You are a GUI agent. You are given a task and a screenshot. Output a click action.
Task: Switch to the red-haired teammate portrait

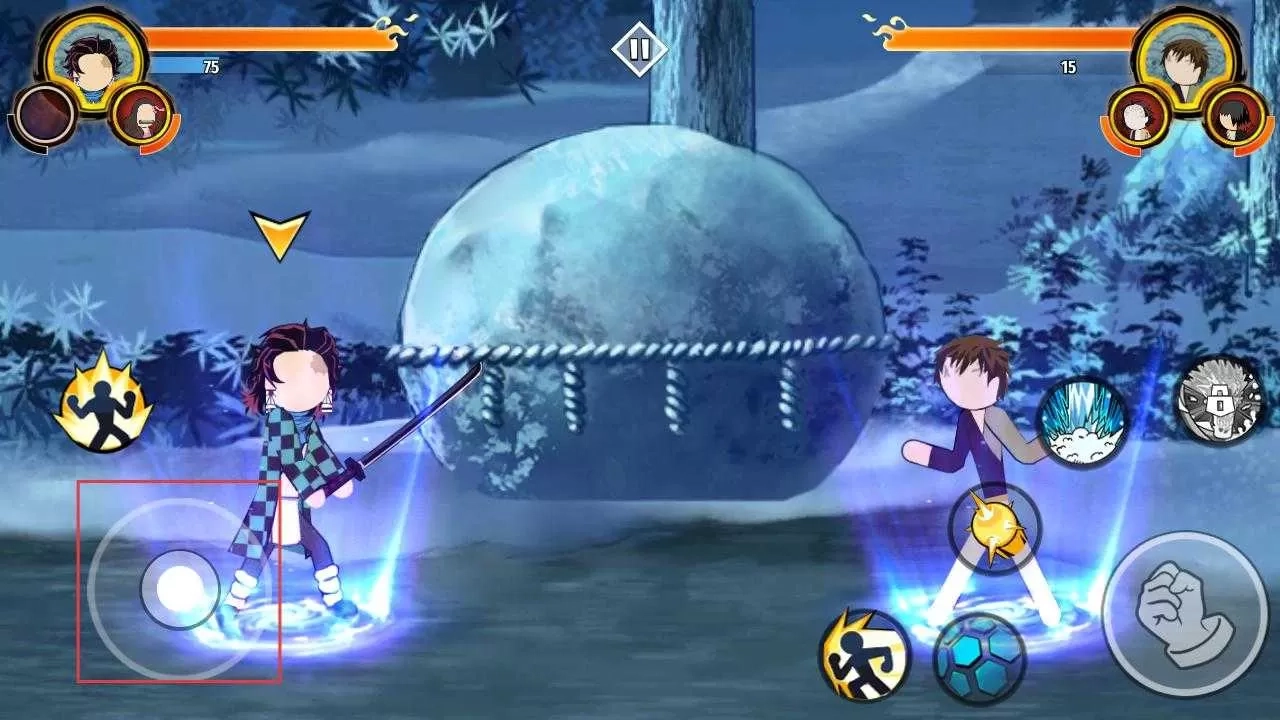(x=144, y=115)
